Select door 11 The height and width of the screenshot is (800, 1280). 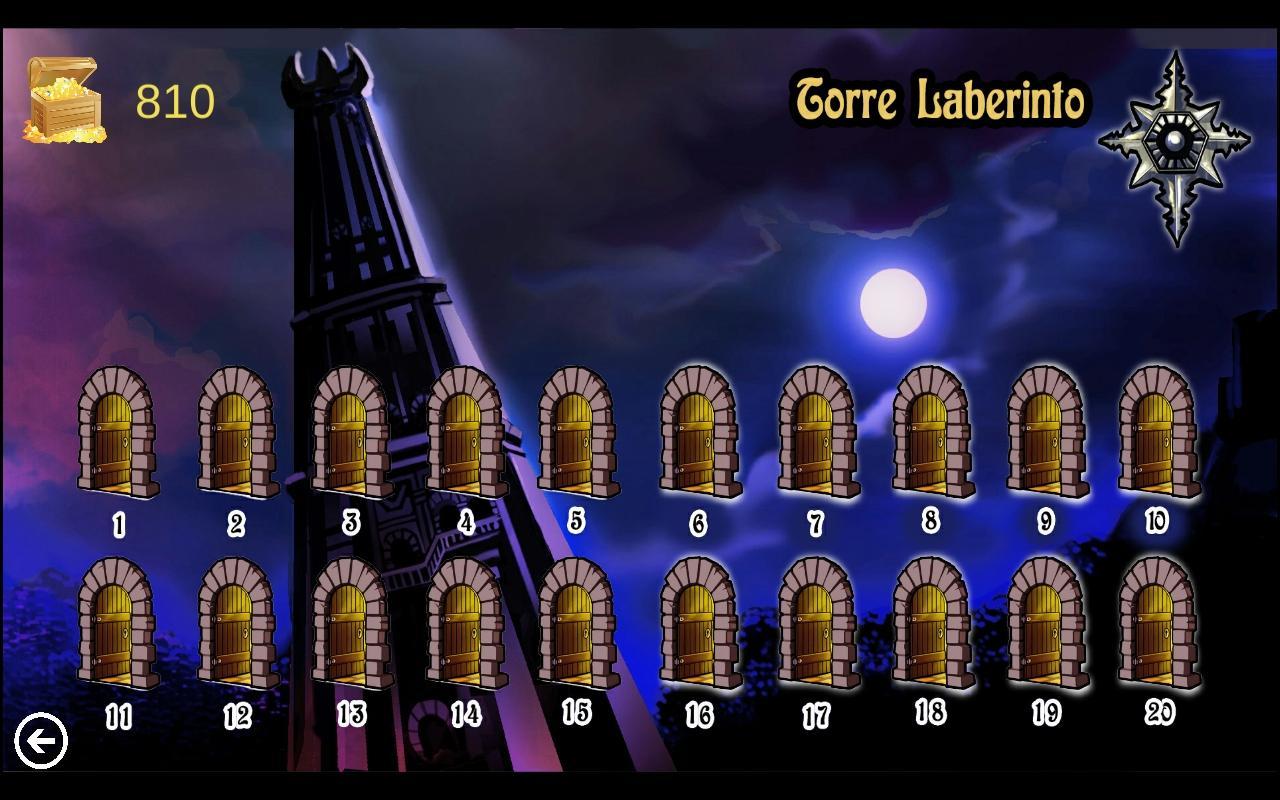[x=117, y=630]
